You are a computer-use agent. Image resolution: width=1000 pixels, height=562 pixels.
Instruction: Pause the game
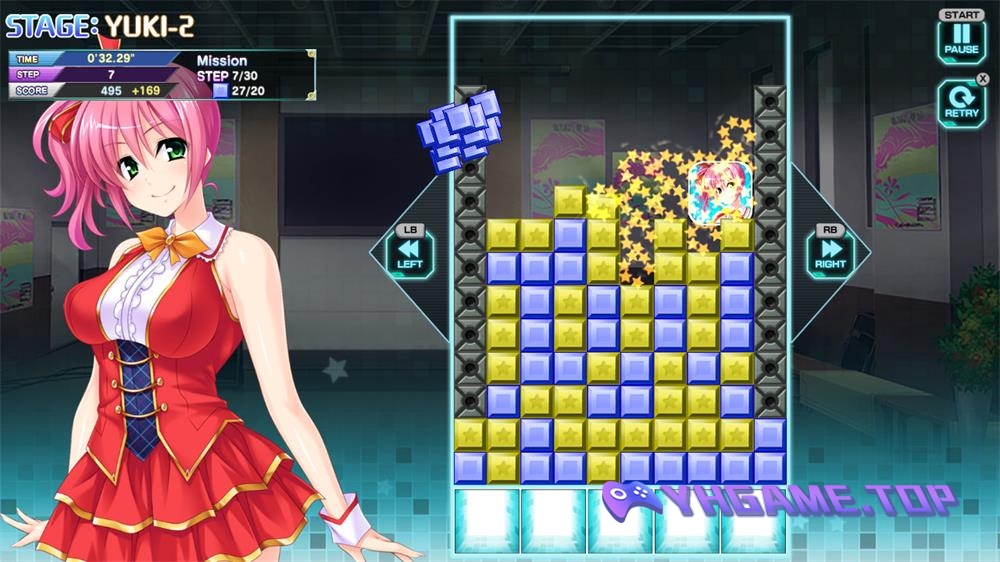pyautogui.click(x=961, y=40)
